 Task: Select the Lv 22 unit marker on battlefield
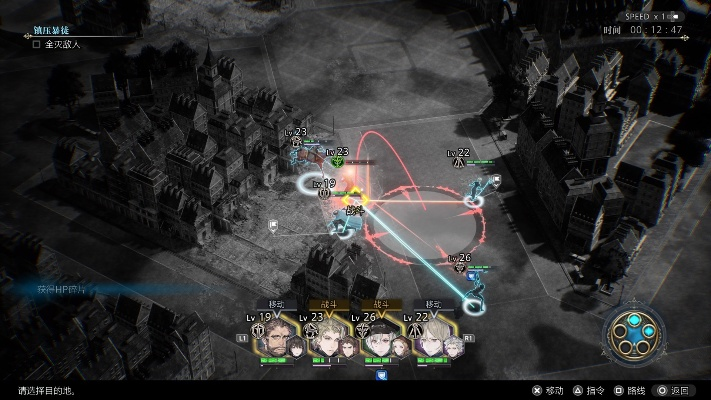[x=458, y=160]
